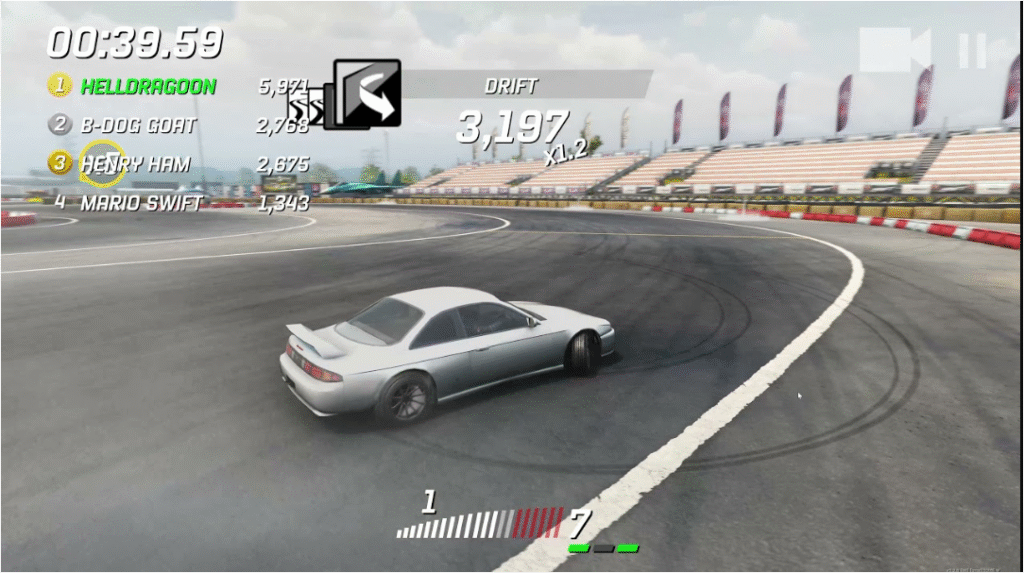This screenshot has height=573, width=1024.
Task: Pause the race with the pause button
Action: tap(972, 51)
